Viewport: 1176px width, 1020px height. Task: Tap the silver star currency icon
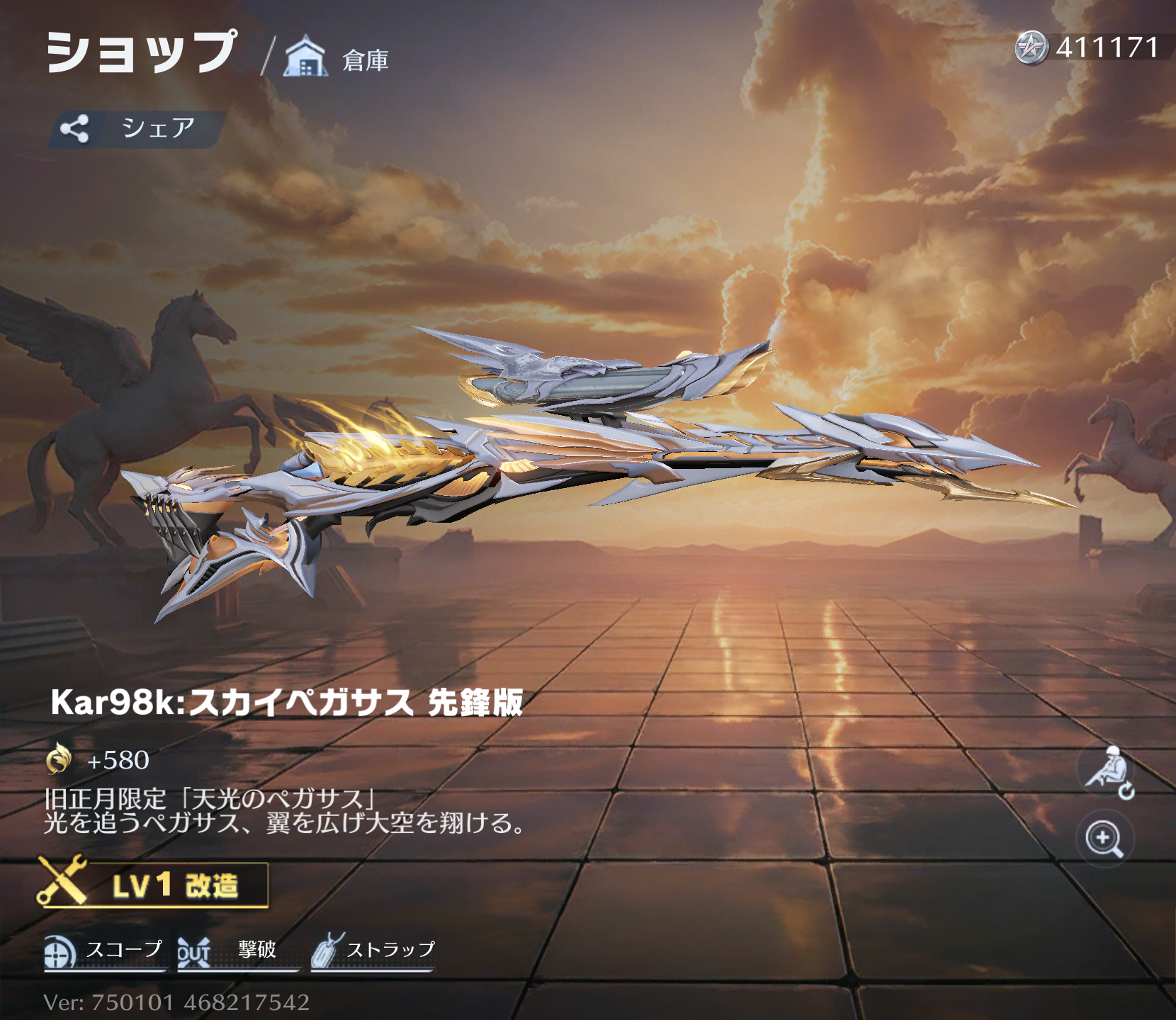1031,48
